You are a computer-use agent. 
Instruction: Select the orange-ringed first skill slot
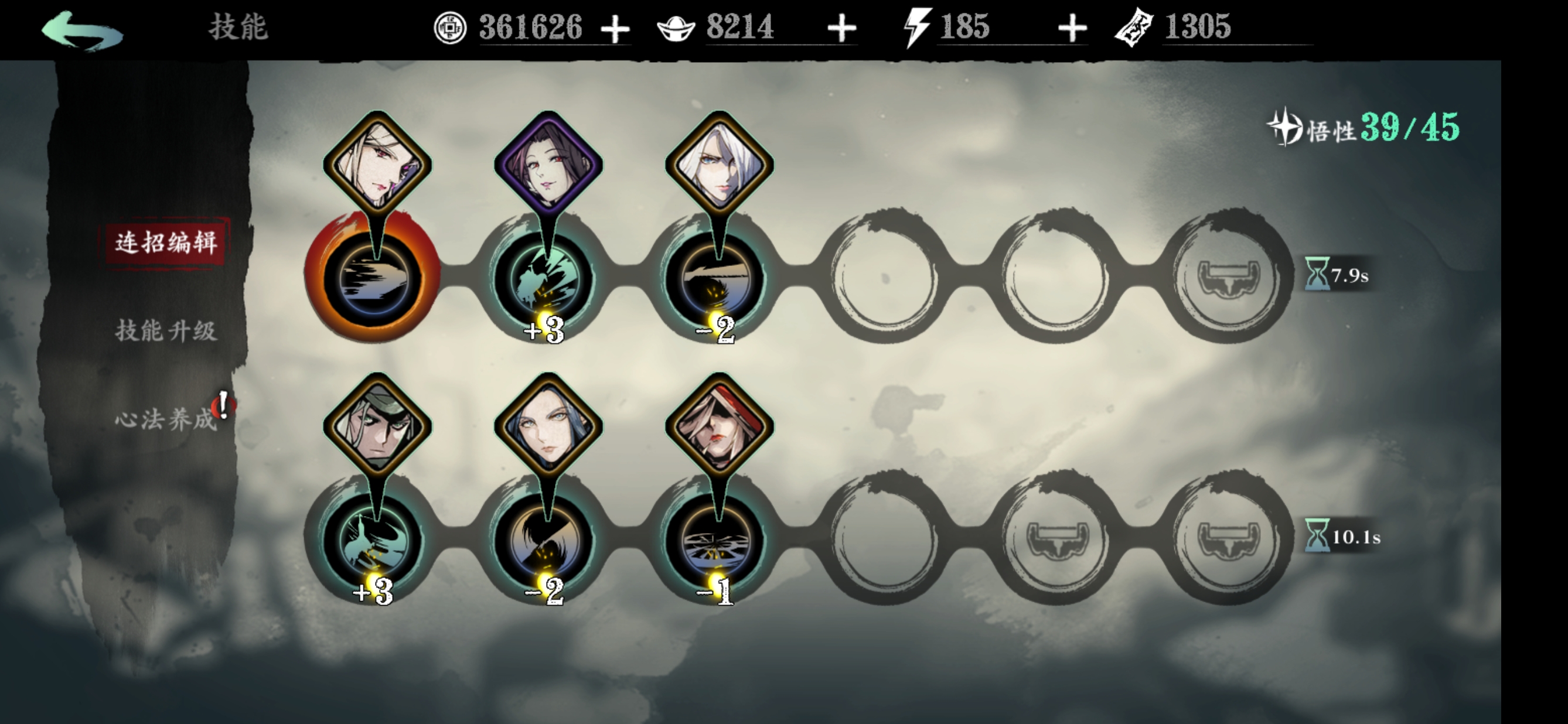(x=373, y=278)
